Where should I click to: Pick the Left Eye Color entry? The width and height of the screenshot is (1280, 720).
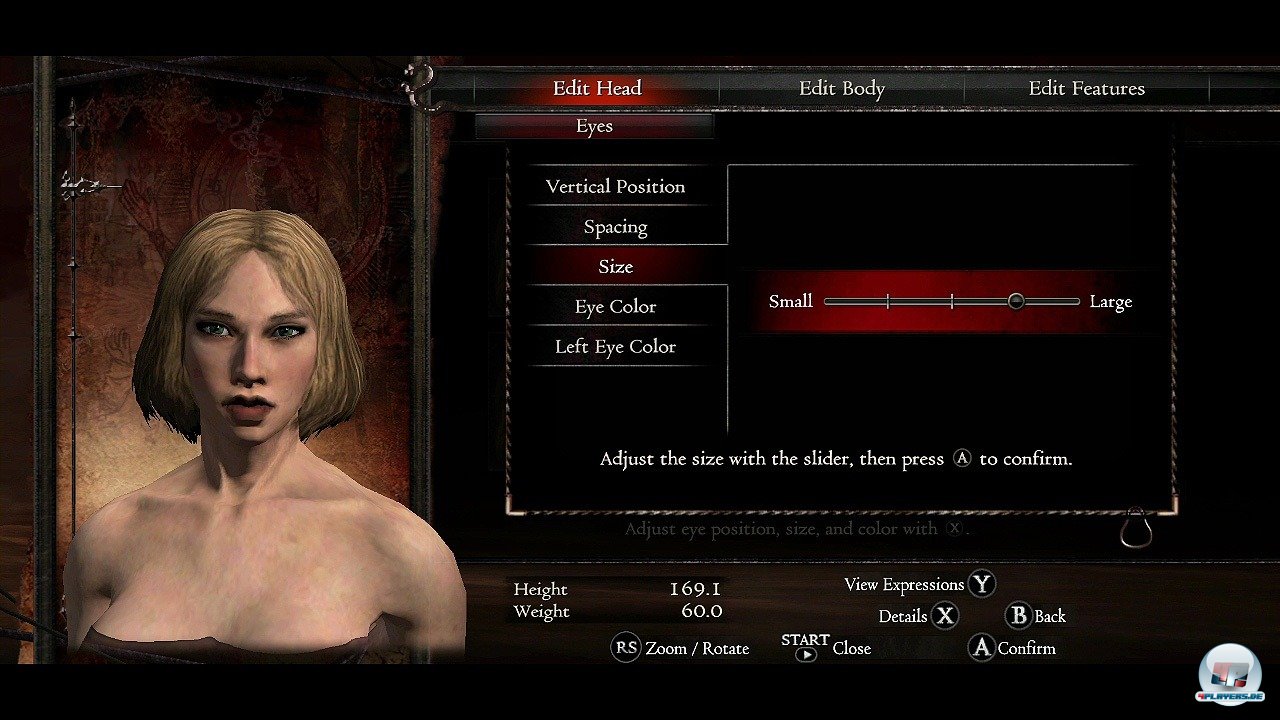pos(615,347)
